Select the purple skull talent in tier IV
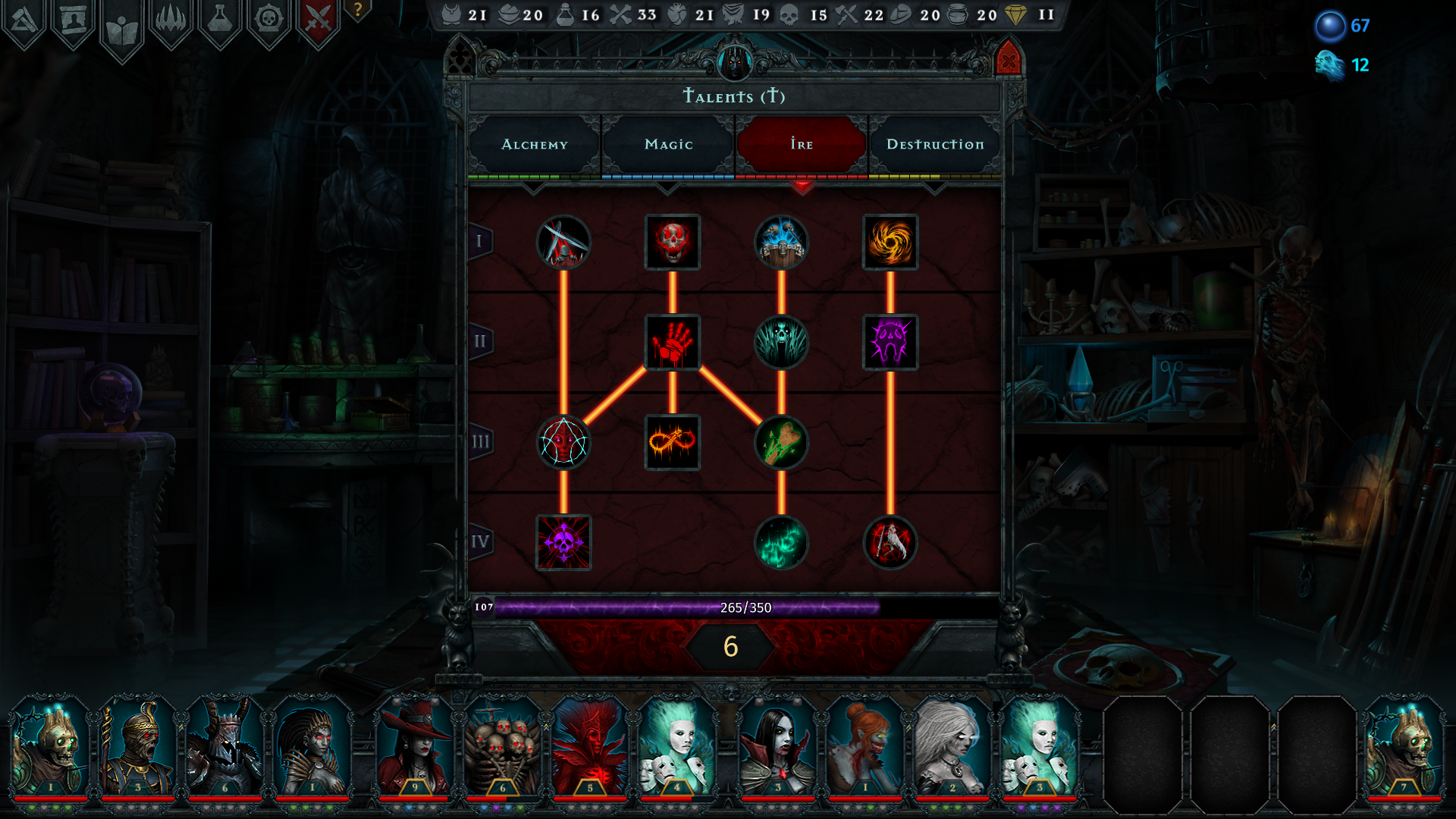The height and width of the screenshot is (819, 1456). [563, 541]
